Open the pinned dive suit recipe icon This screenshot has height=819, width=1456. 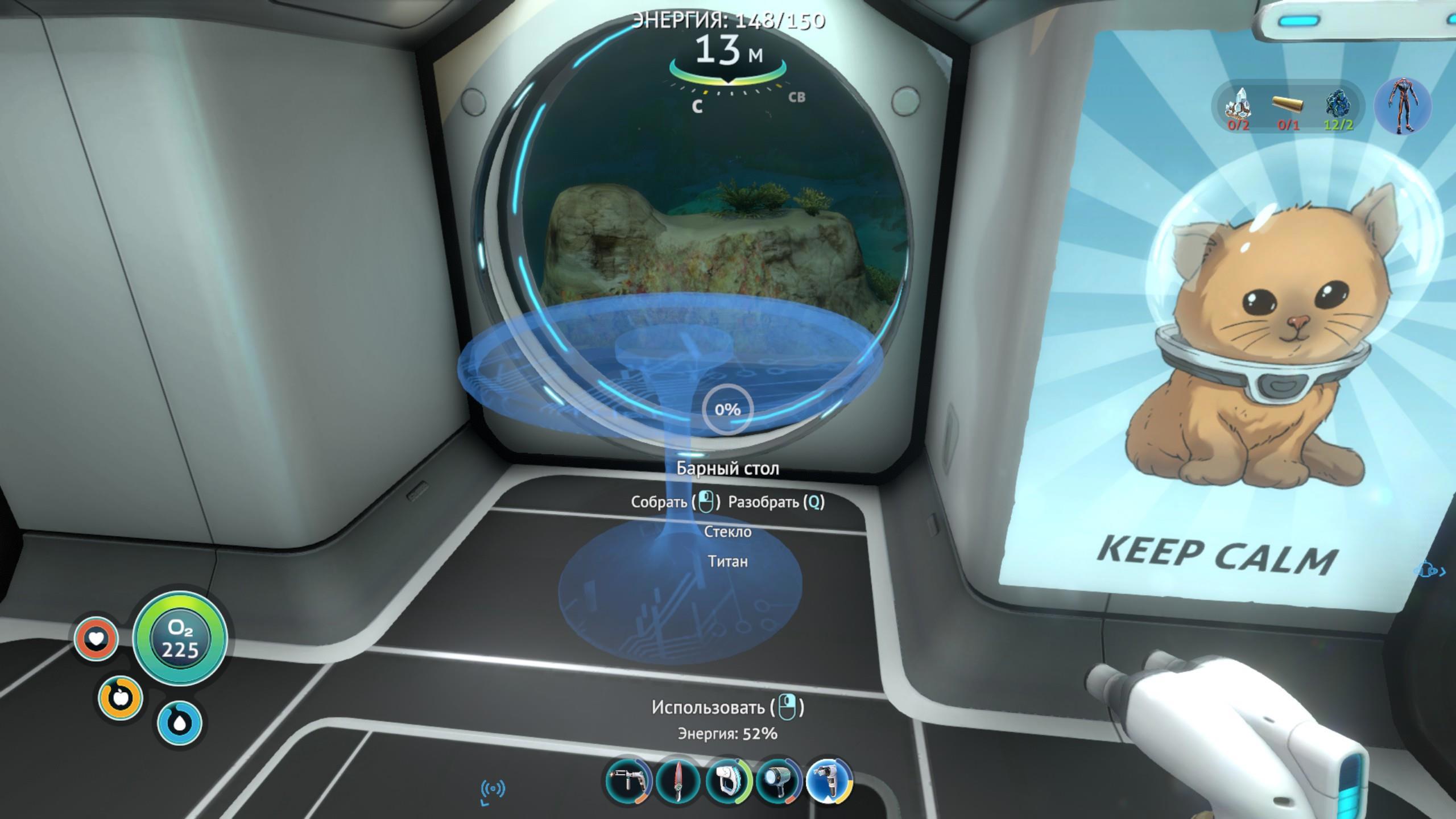click(1402, 106)
